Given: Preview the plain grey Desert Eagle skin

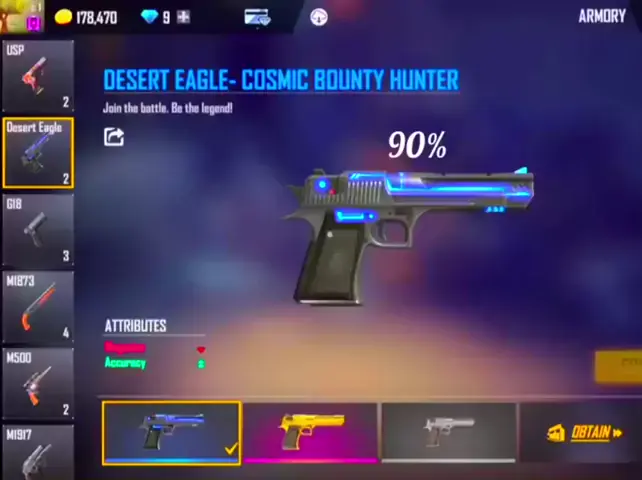Looking at the screenshot, I should click(x=448, y=432).
